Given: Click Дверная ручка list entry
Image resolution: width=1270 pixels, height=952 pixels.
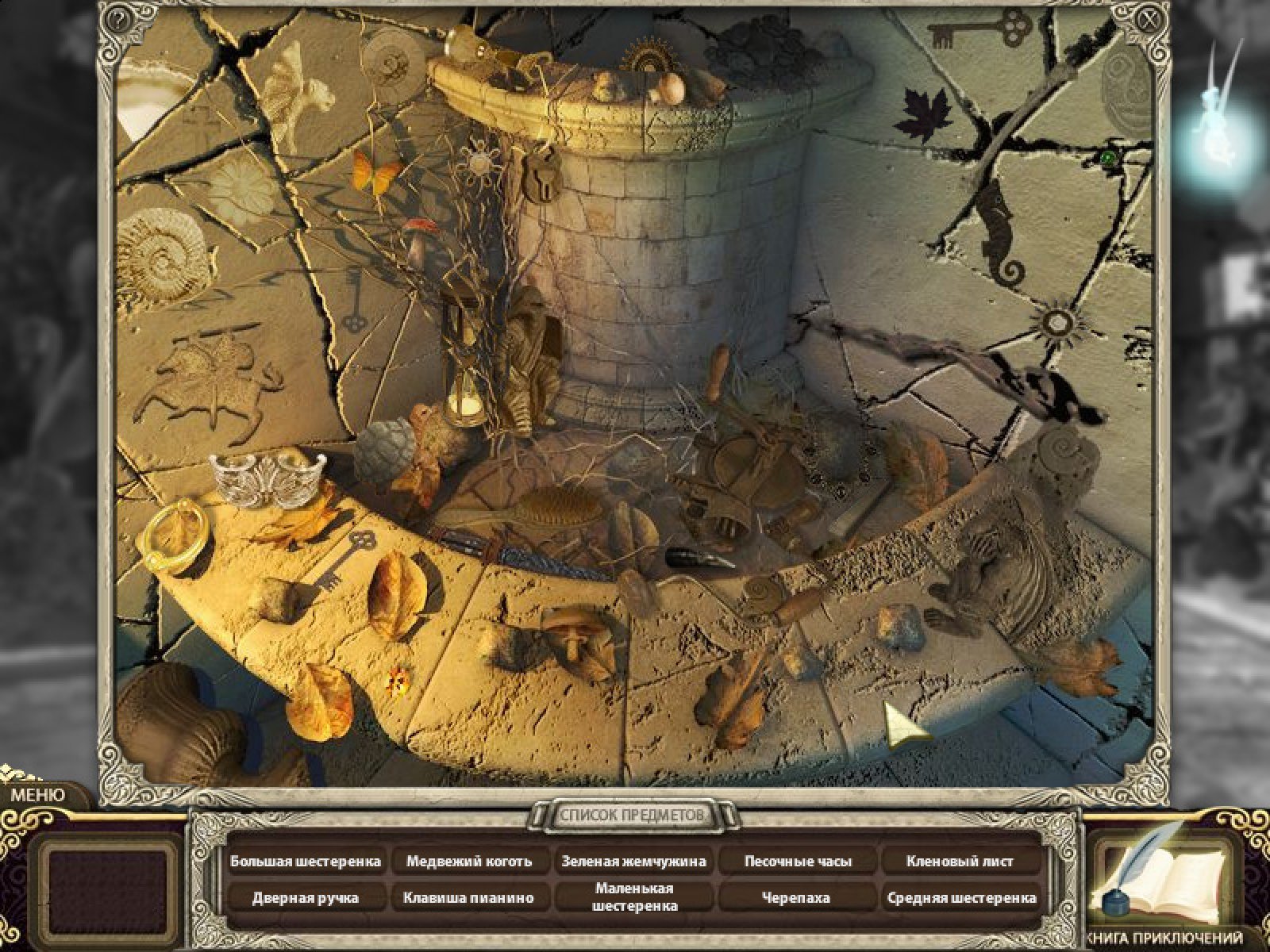Looking at the screenshot, I should pyautogui.click(x=306, y=898).
